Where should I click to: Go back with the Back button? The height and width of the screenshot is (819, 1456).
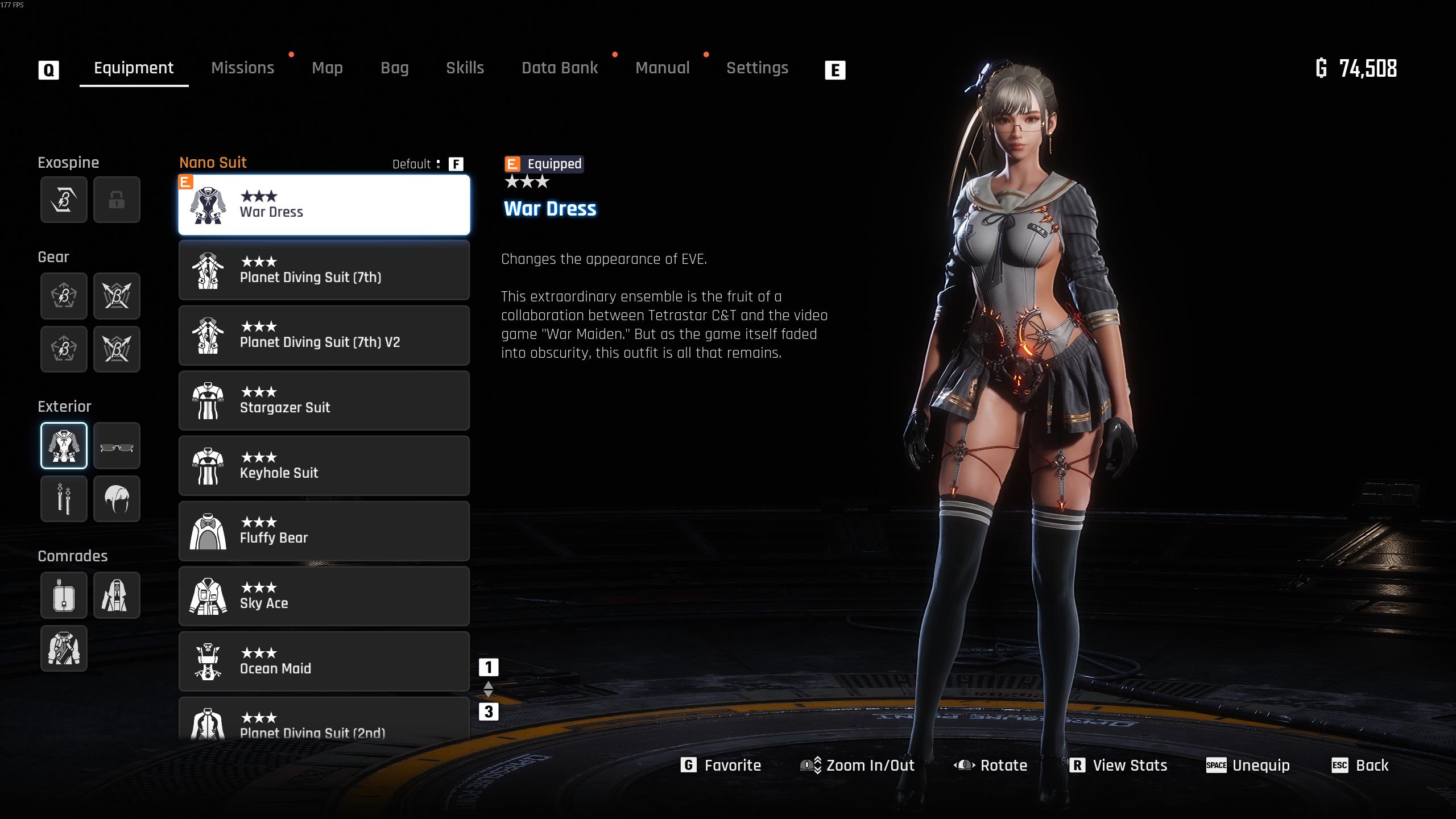click(1360, 766)
